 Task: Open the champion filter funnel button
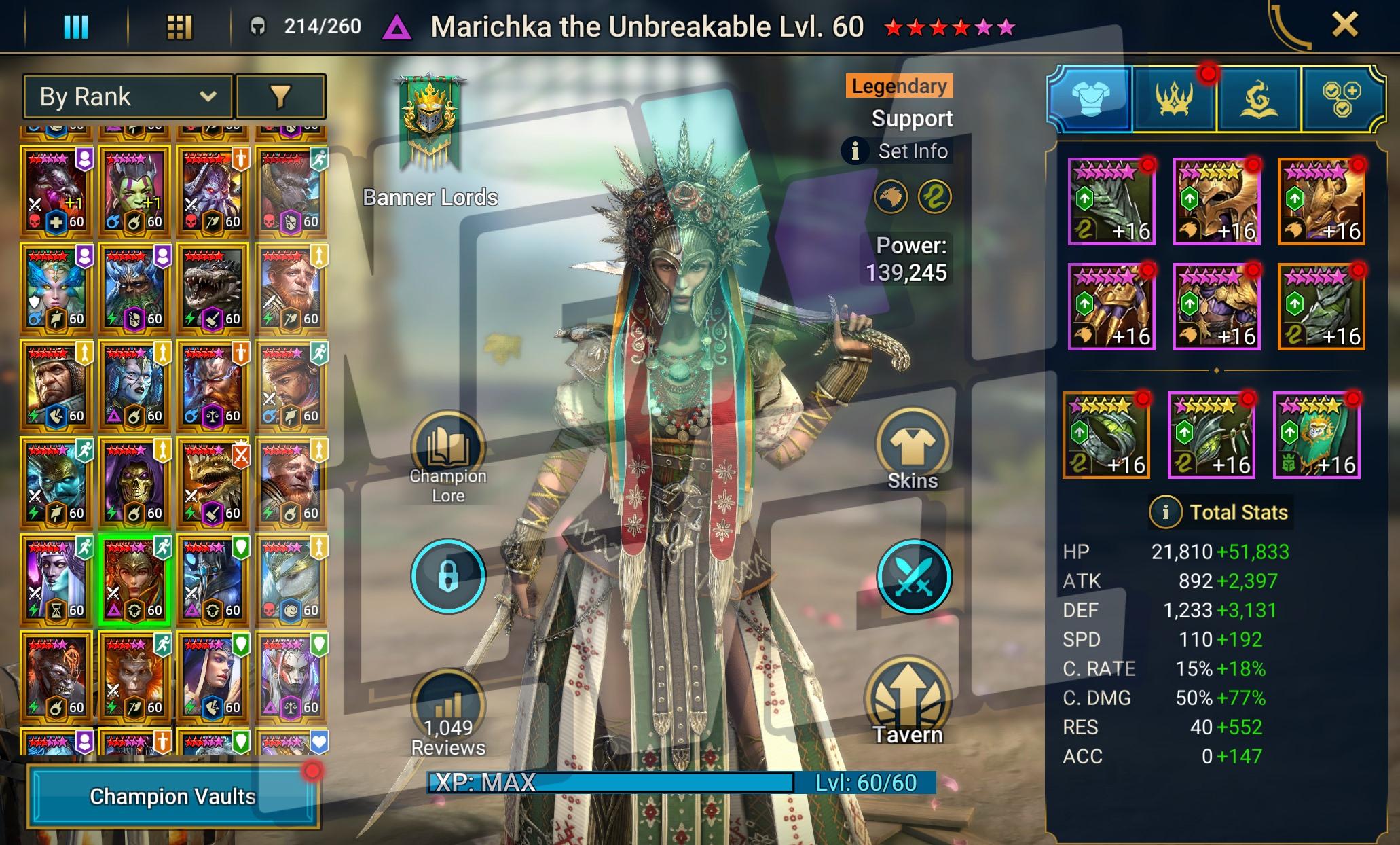click(280, 96)
